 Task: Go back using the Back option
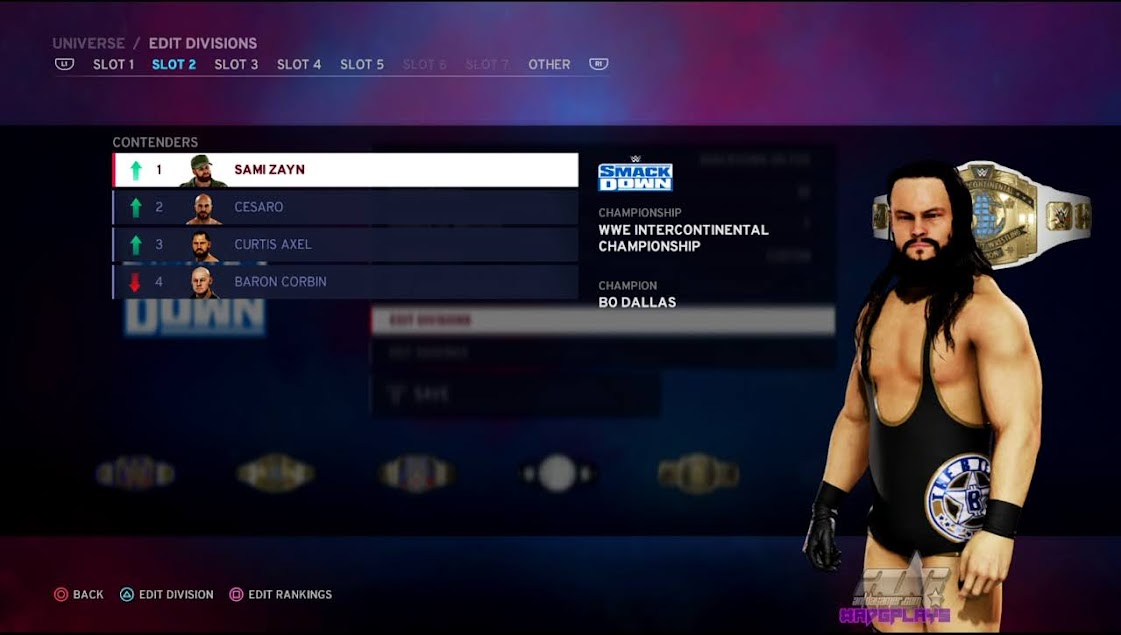coord(79,594)
